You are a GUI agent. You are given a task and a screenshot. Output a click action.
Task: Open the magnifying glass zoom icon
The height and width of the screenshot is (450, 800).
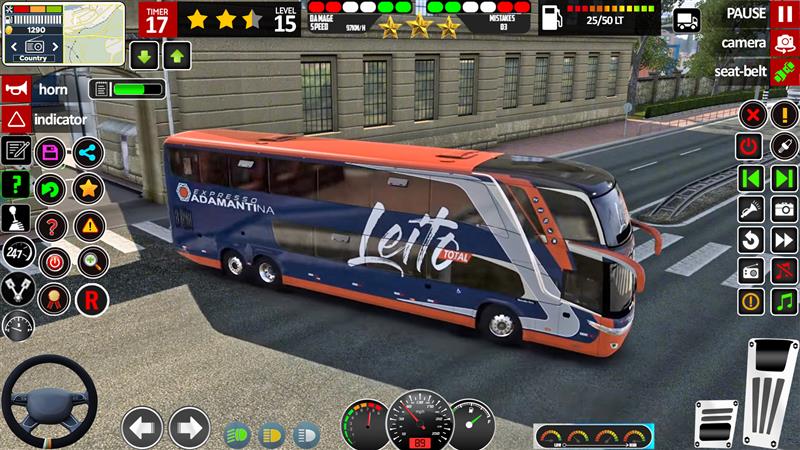(92, 262)
